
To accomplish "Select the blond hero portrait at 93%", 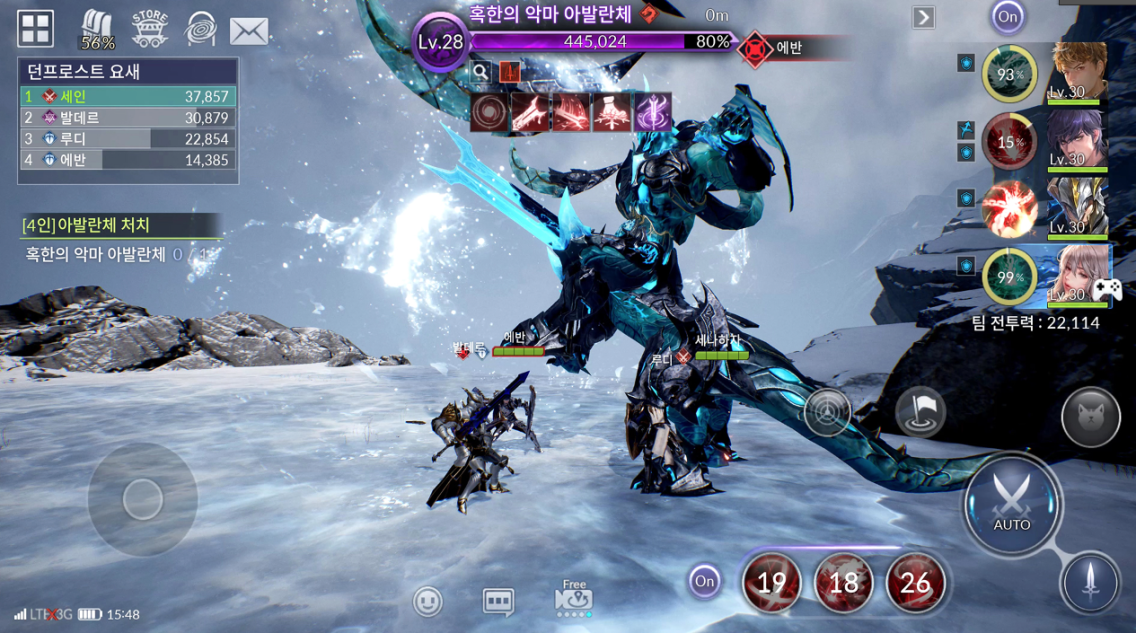I will tap(1077, 71).
